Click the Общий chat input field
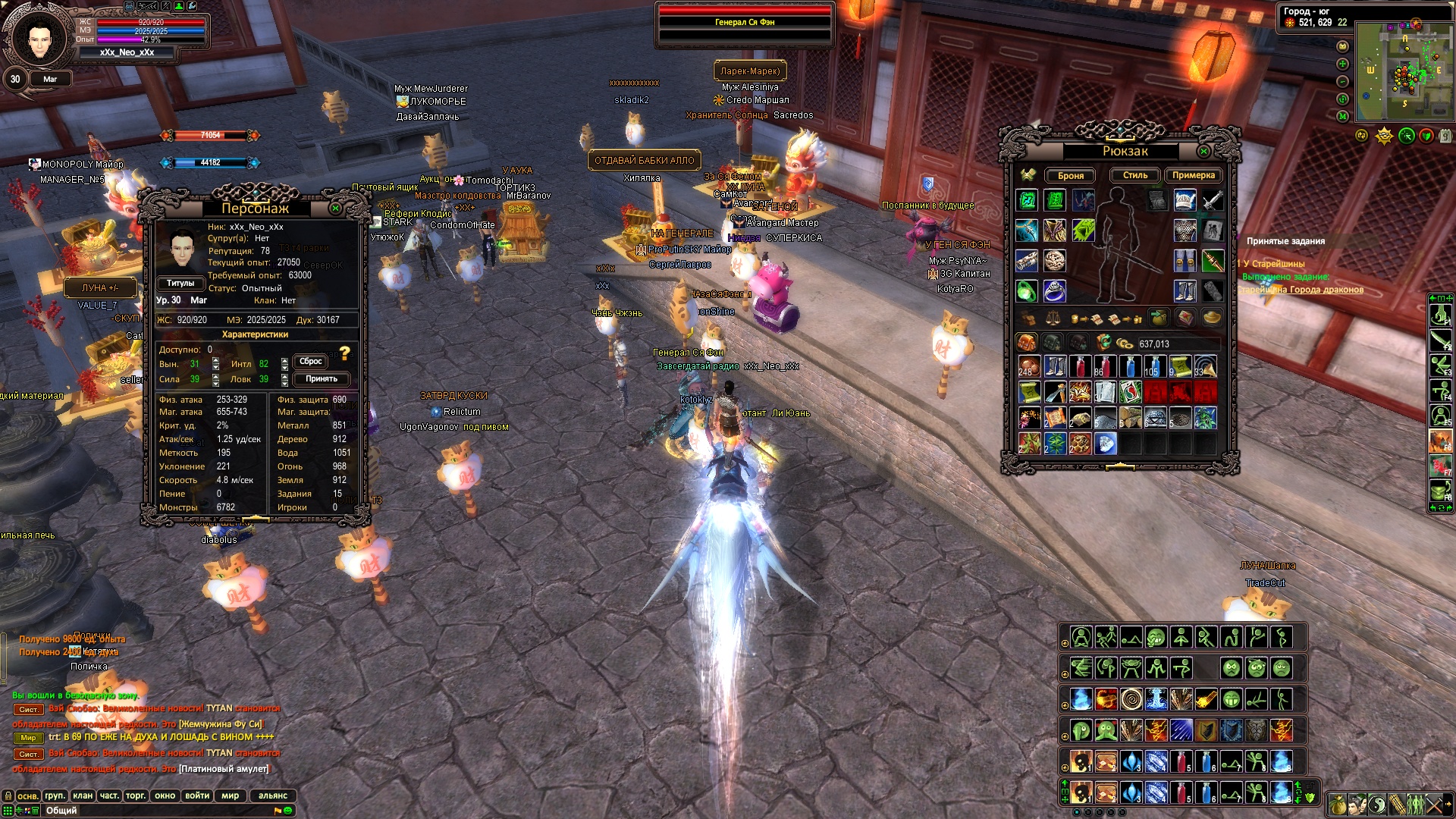The width and height of the screenshot is (1456, 819). click(152, 811)
